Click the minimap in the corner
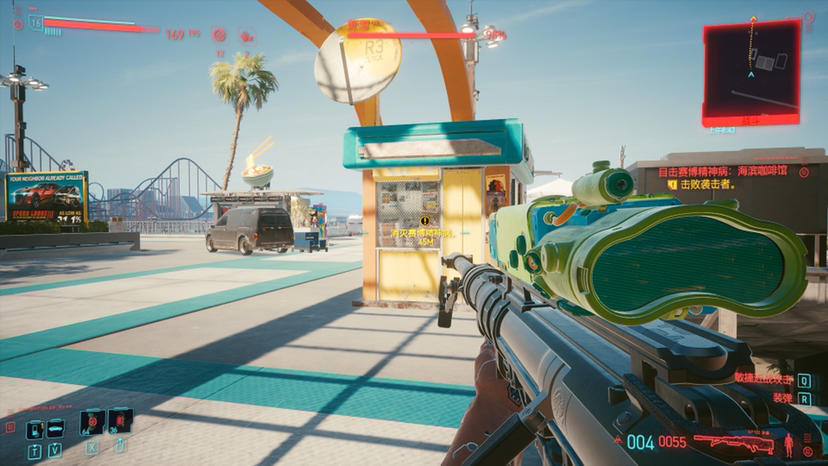 pos(751,68)
